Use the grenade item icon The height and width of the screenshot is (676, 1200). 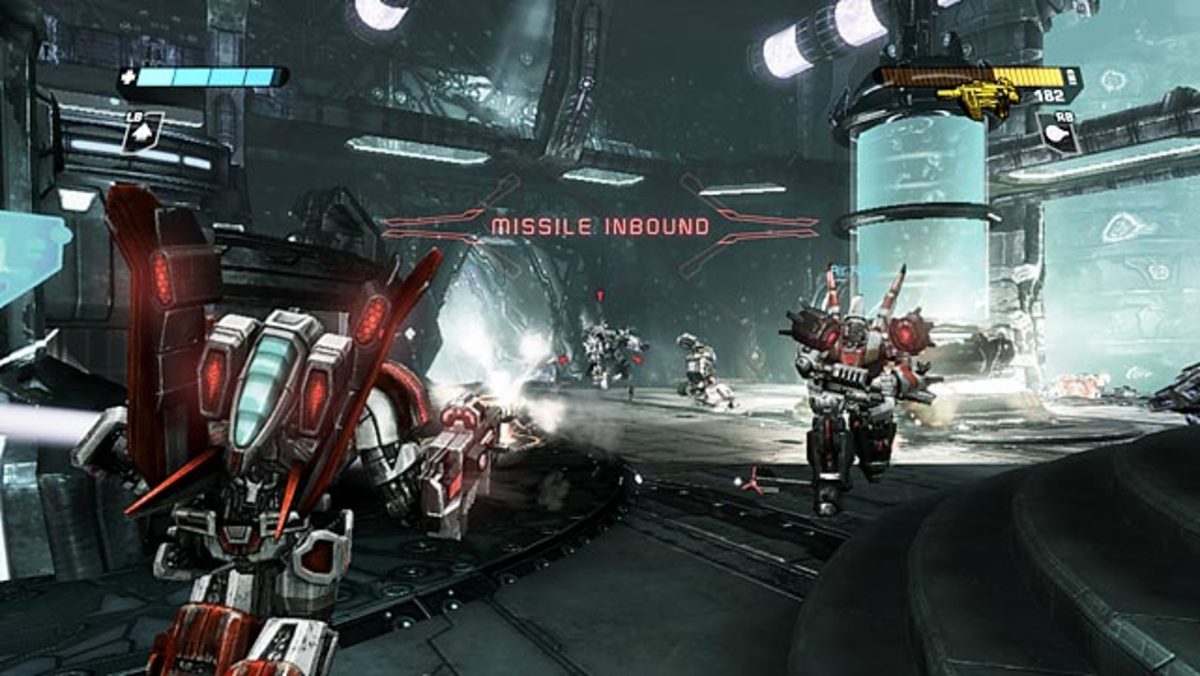(1059, 134)
